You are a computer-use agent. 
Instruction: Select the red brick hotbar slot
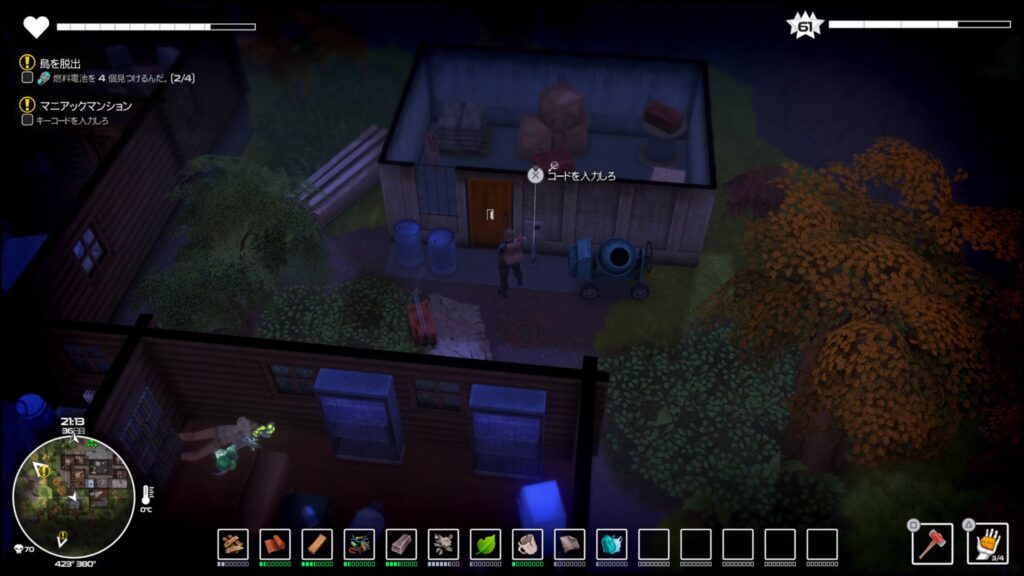pos(275,544)
